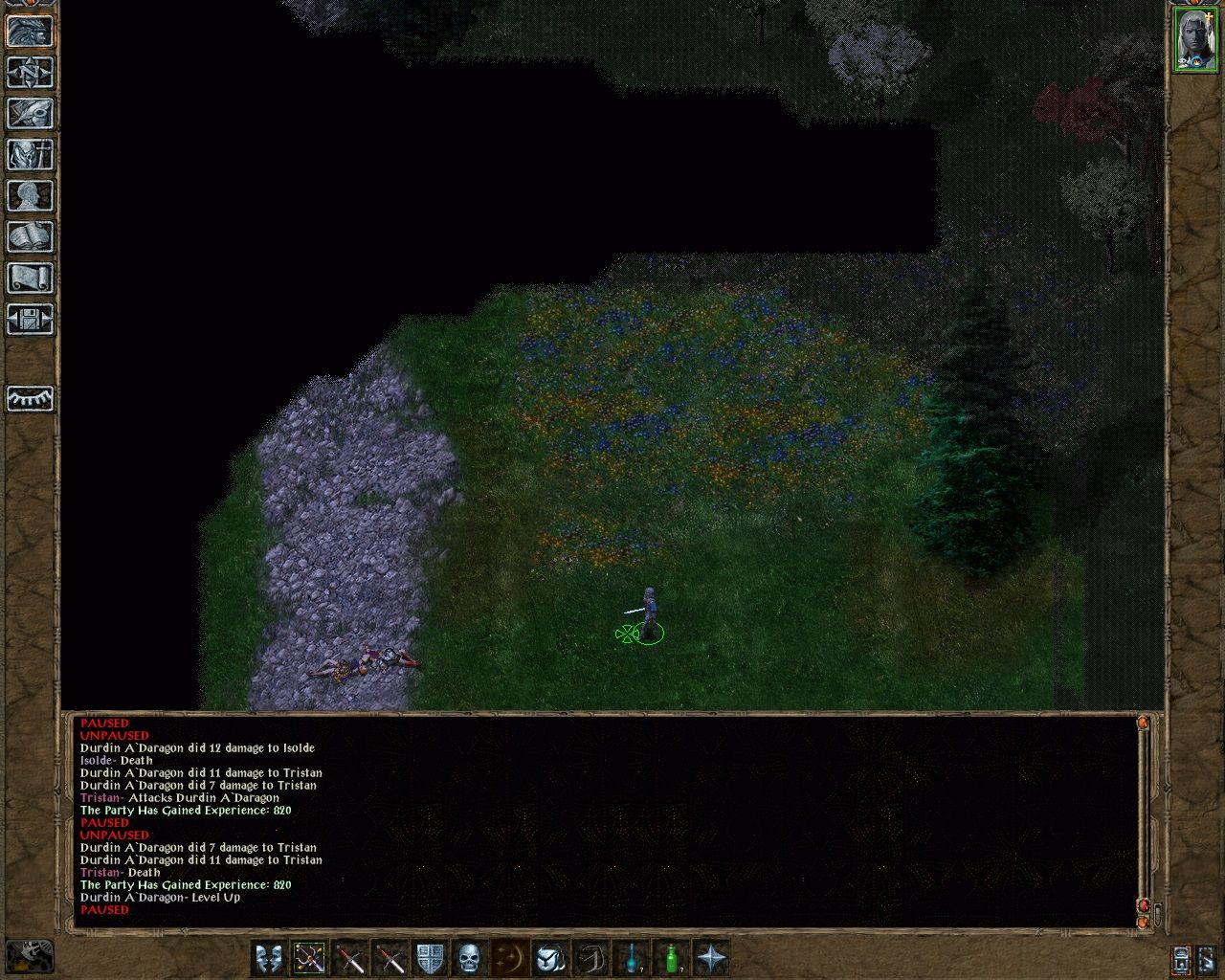Use the blue potion quick item
The image size is (1225, 980).
point(632,958)
